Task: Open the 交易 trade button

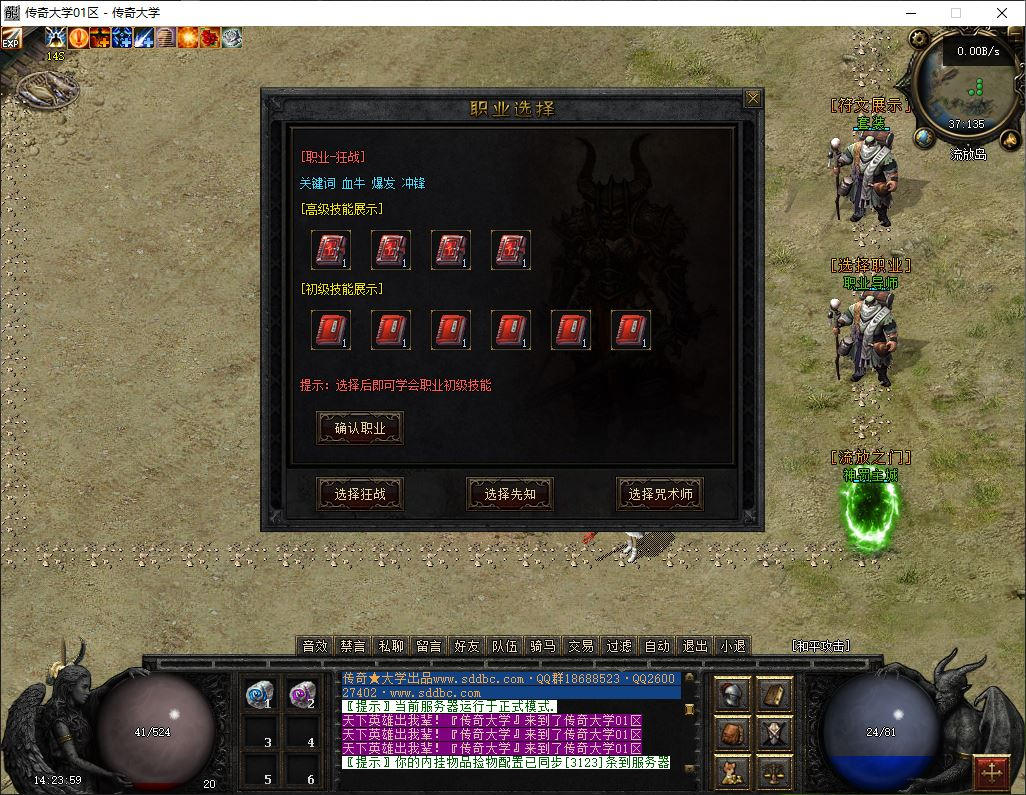Action: pyautogui.click(x=581, y=646)
